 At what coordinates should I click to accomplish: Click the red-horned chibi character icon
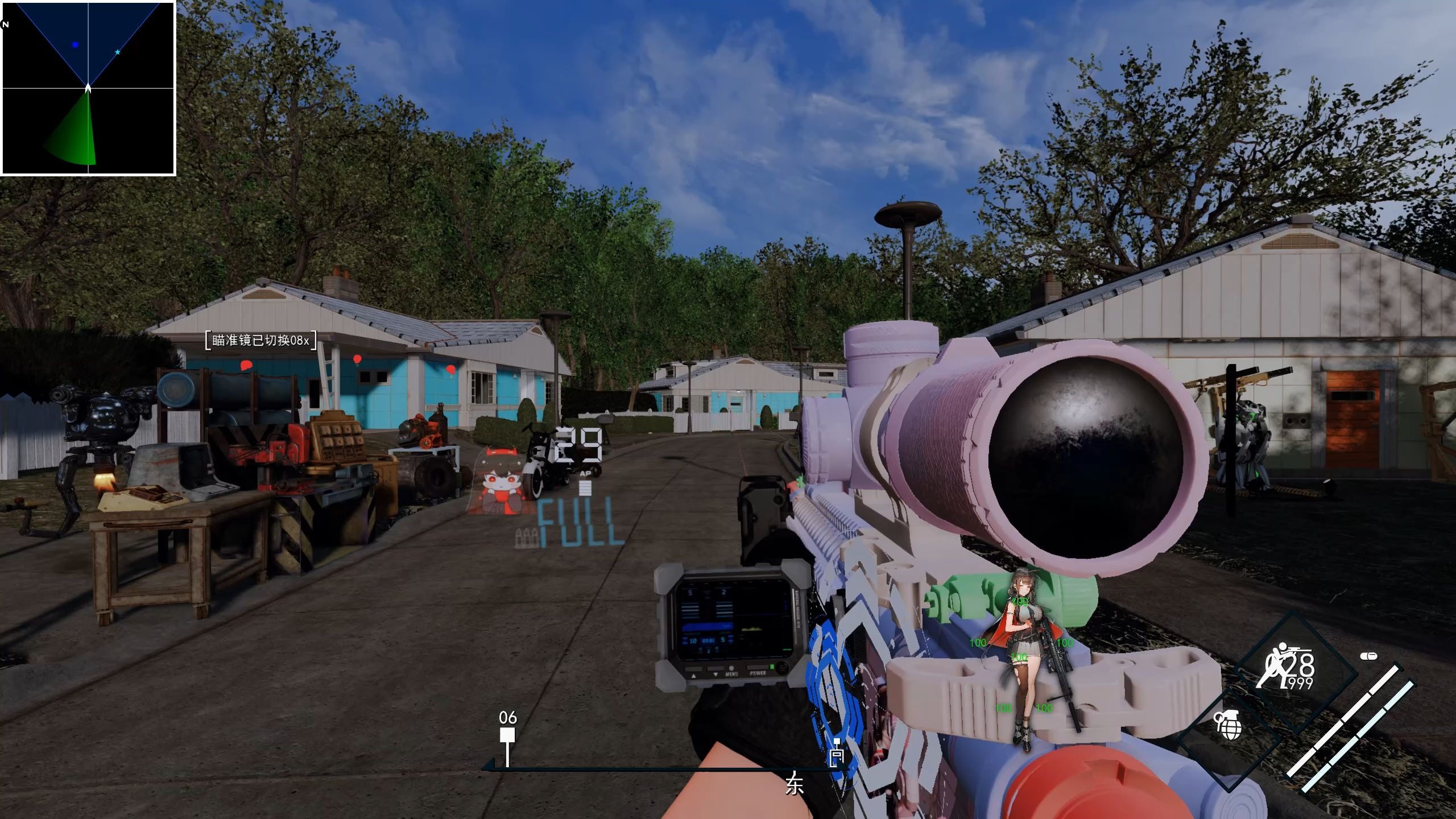pos(496,481)
